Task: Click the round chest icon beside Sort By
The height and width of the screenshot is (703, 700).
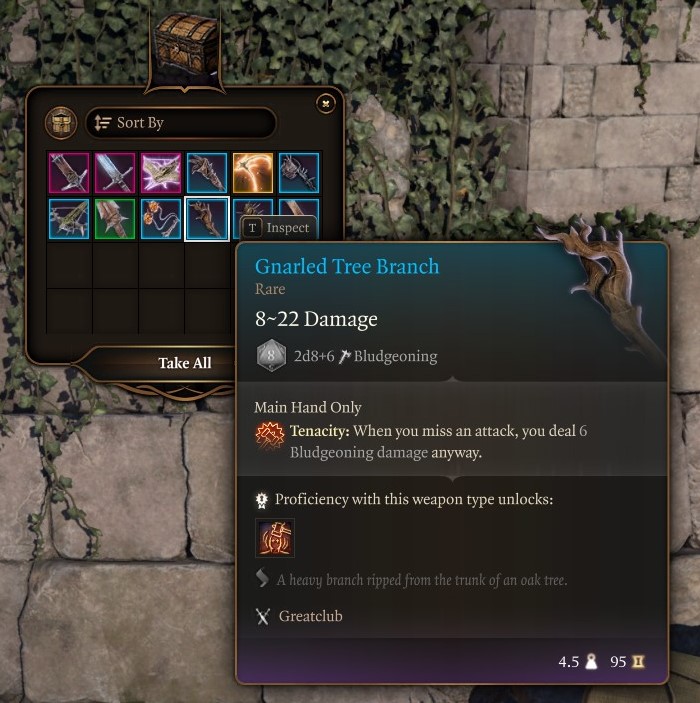Action: (x=62, y=123)
